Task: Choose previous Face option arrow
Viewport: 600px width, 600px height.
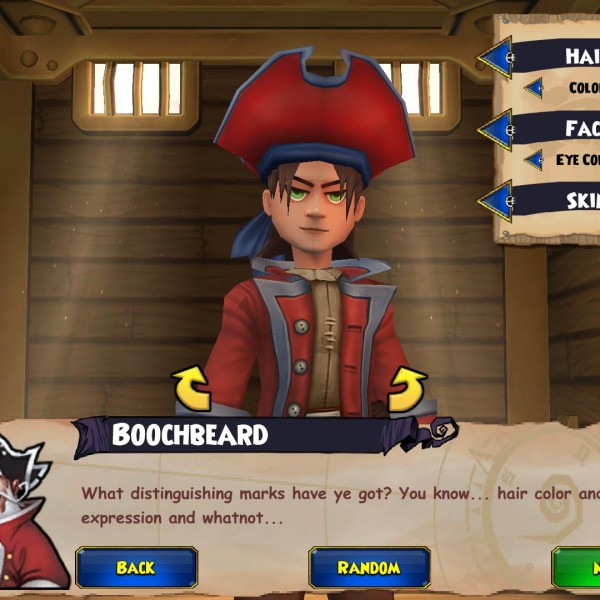Action: 496,129
